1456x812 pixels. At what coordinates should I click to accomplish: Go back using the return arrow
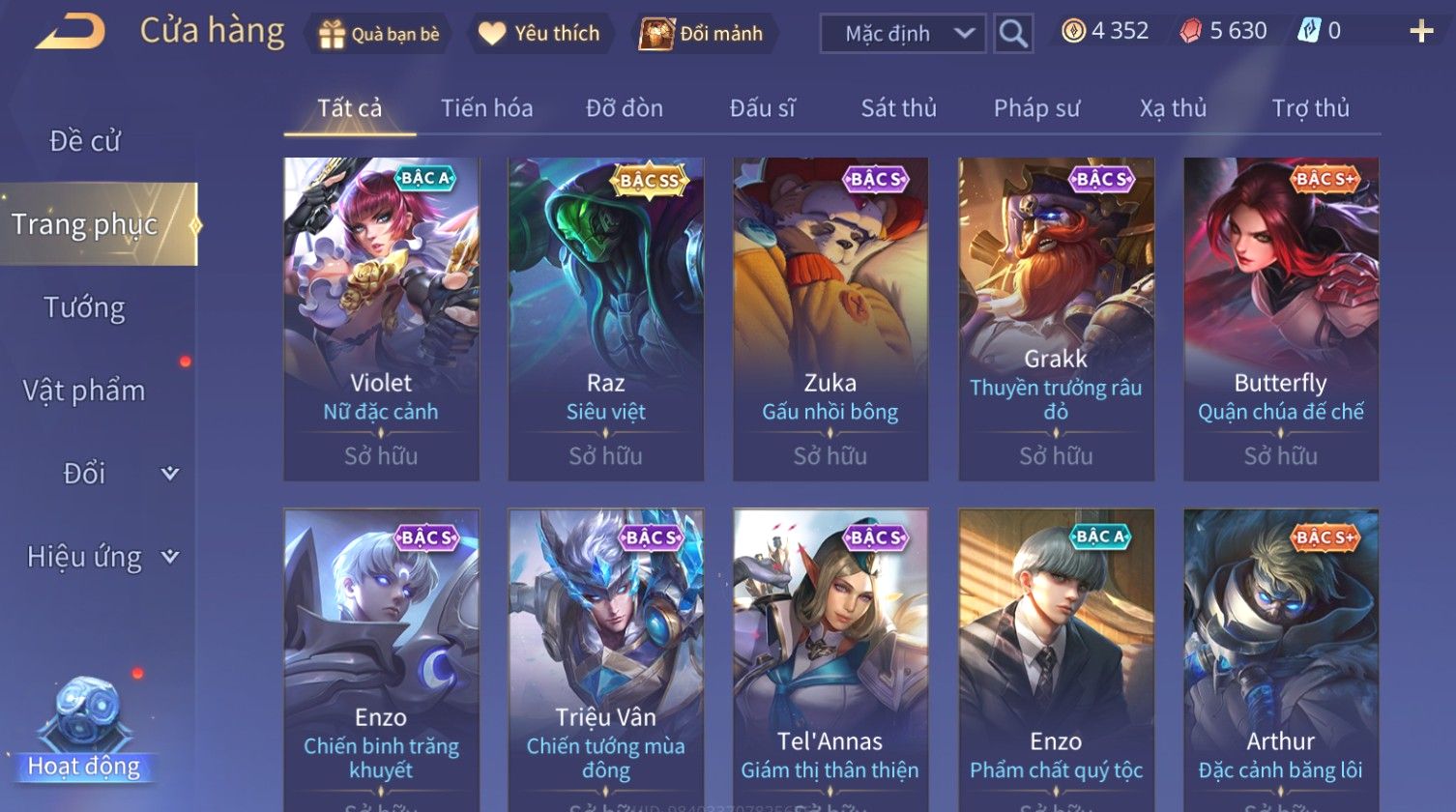tap(70, 32)
